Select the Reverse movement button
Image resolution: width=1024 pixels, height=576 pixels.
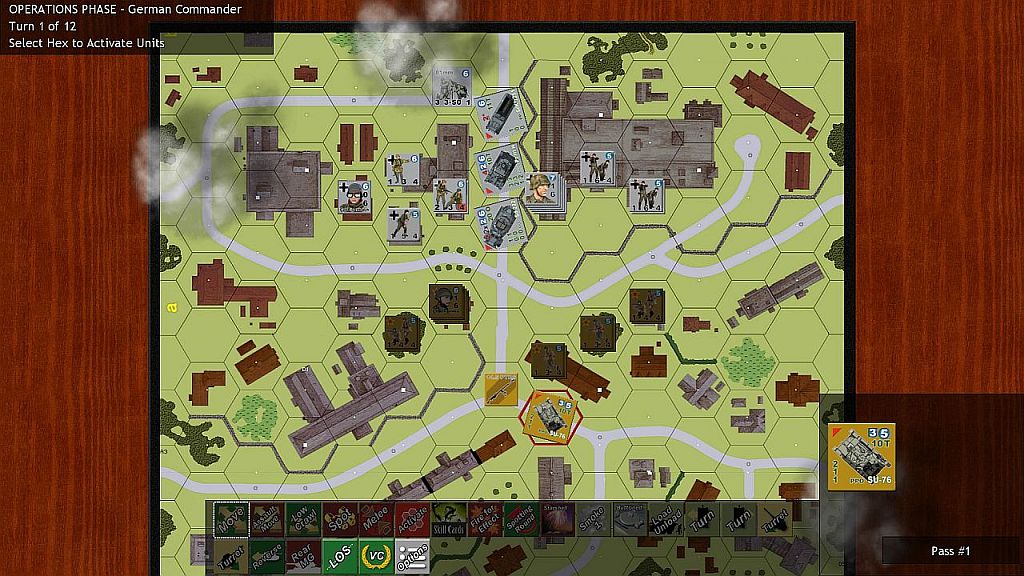267,556
